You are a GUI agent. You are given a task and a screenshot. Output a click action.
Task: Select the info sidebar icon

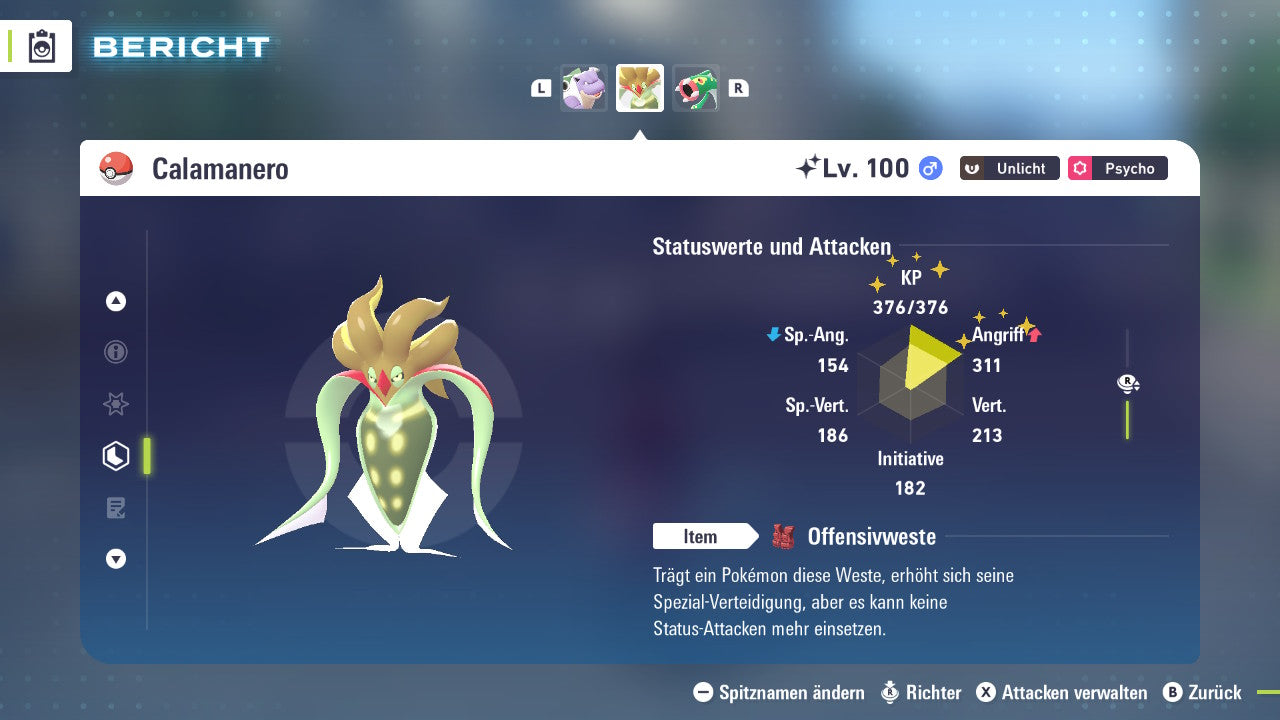click(115, 352)
